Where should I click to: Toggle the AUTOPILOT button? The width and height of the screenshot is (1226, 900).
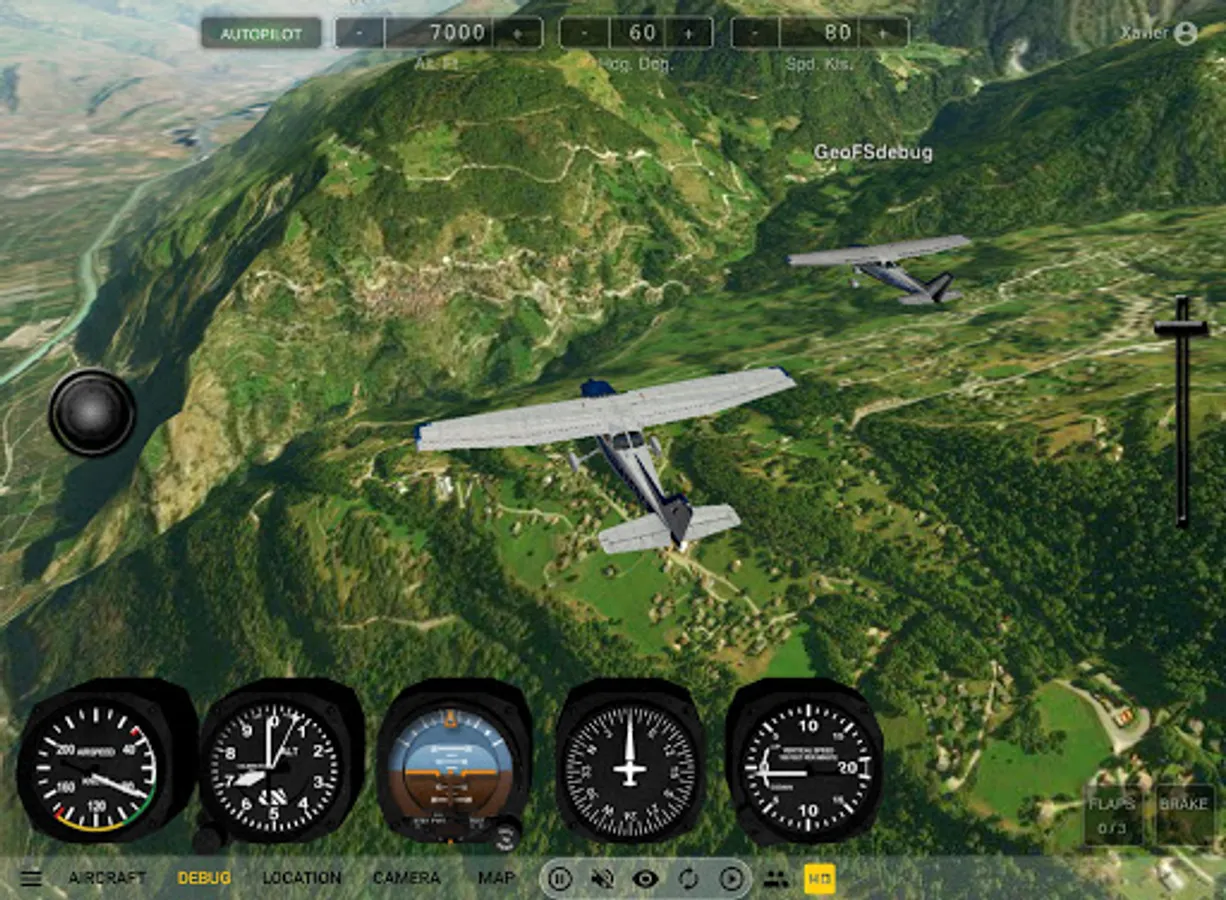(261, 33)
